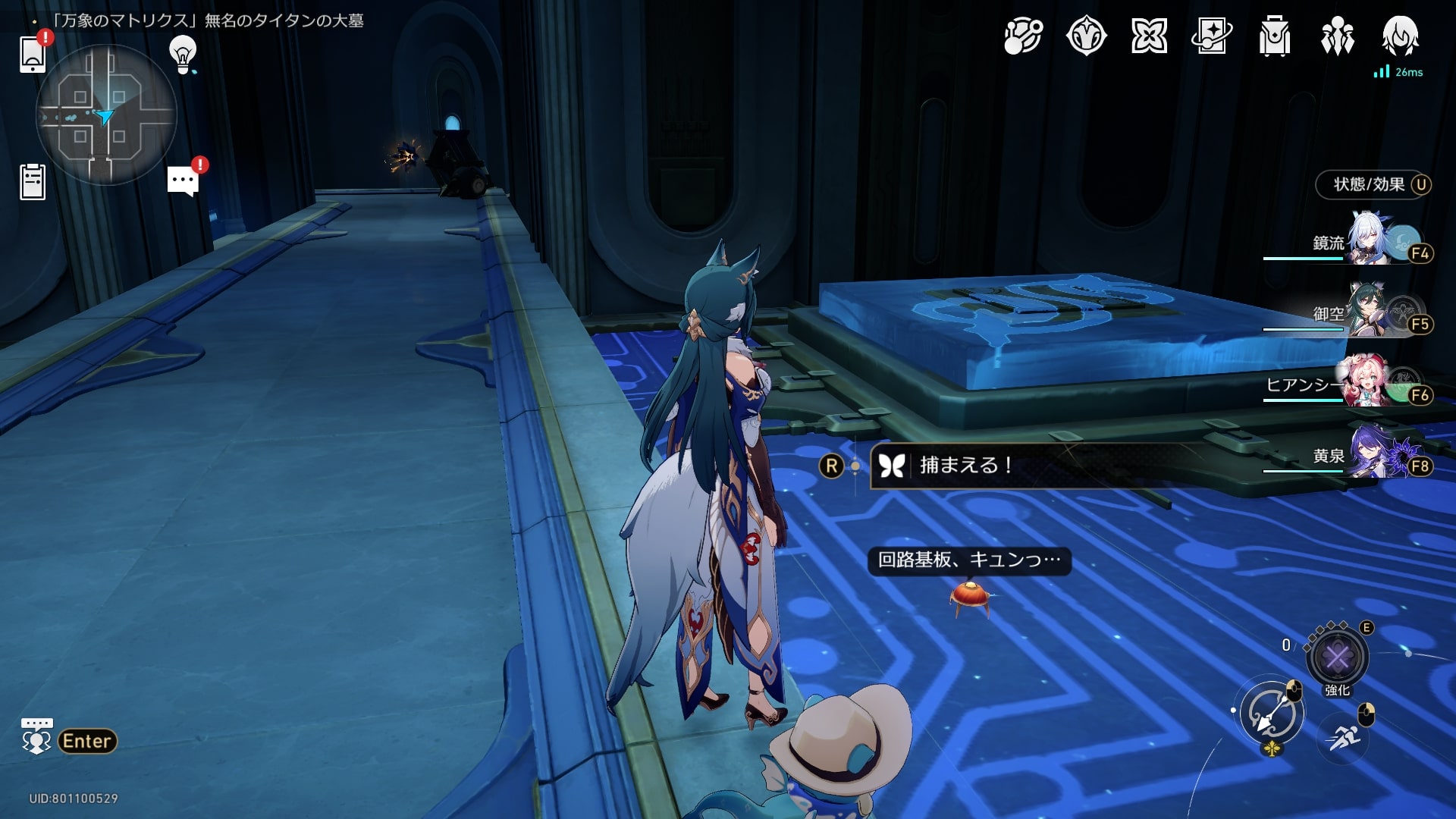Image resolution: width=1456 pixels, height=819 pixels.
Task: Open the team members lineup icon
Action: click(x=1337, y=36)
